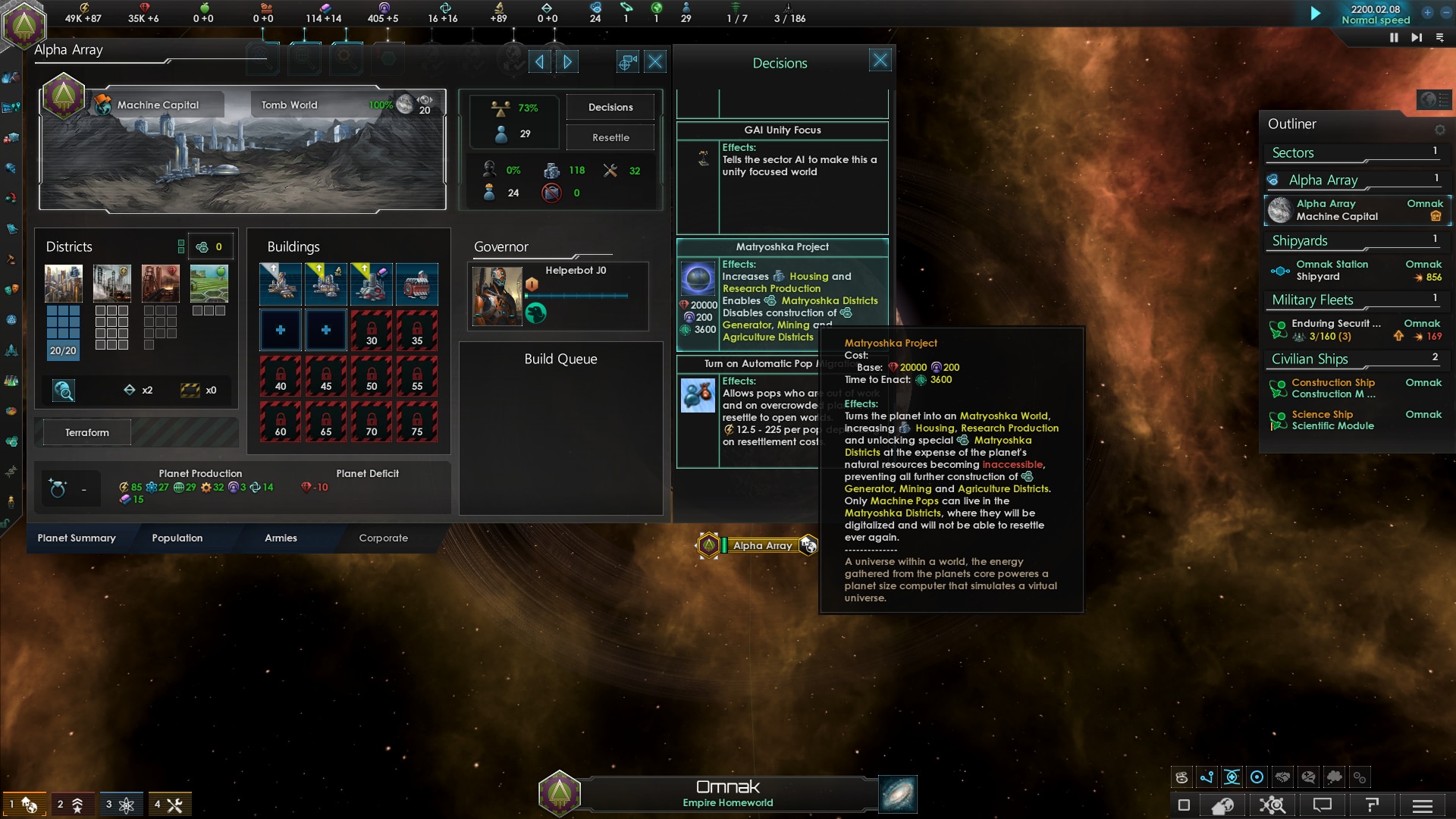Go to the next planet arrow
1456x819 pixels.
pyautogui.click(x=567, y=62)
